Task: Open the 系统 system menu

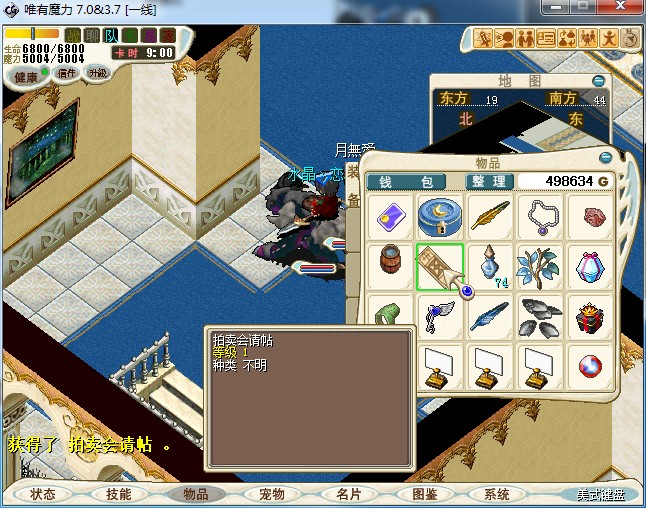Action: (497, 494)
